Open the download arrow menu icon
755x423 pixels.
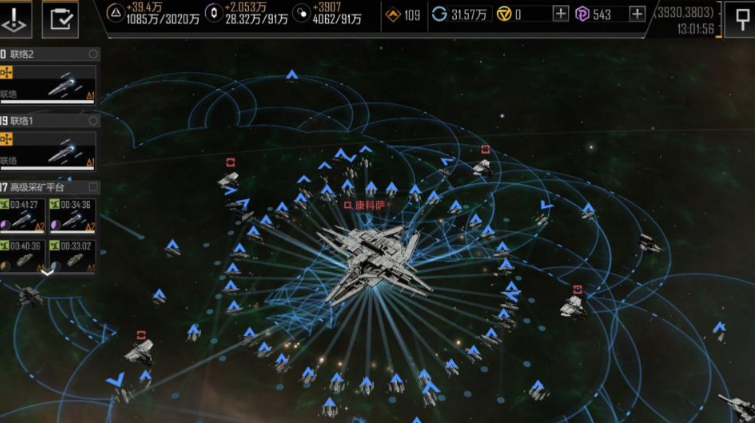[x=16, y=18]
